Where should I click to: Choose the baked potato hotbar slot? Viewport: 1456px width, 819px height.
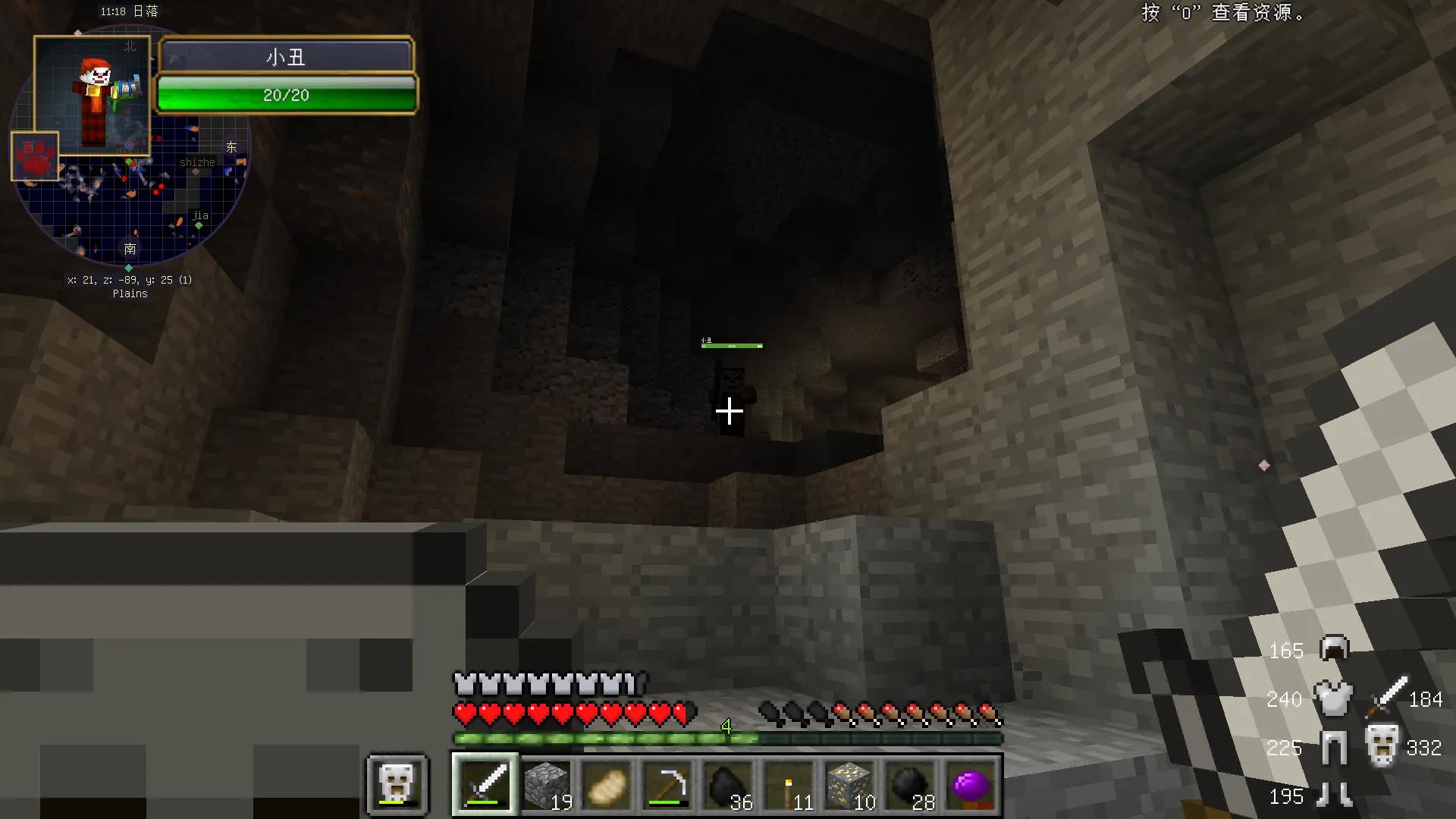[x=607, y=784]
